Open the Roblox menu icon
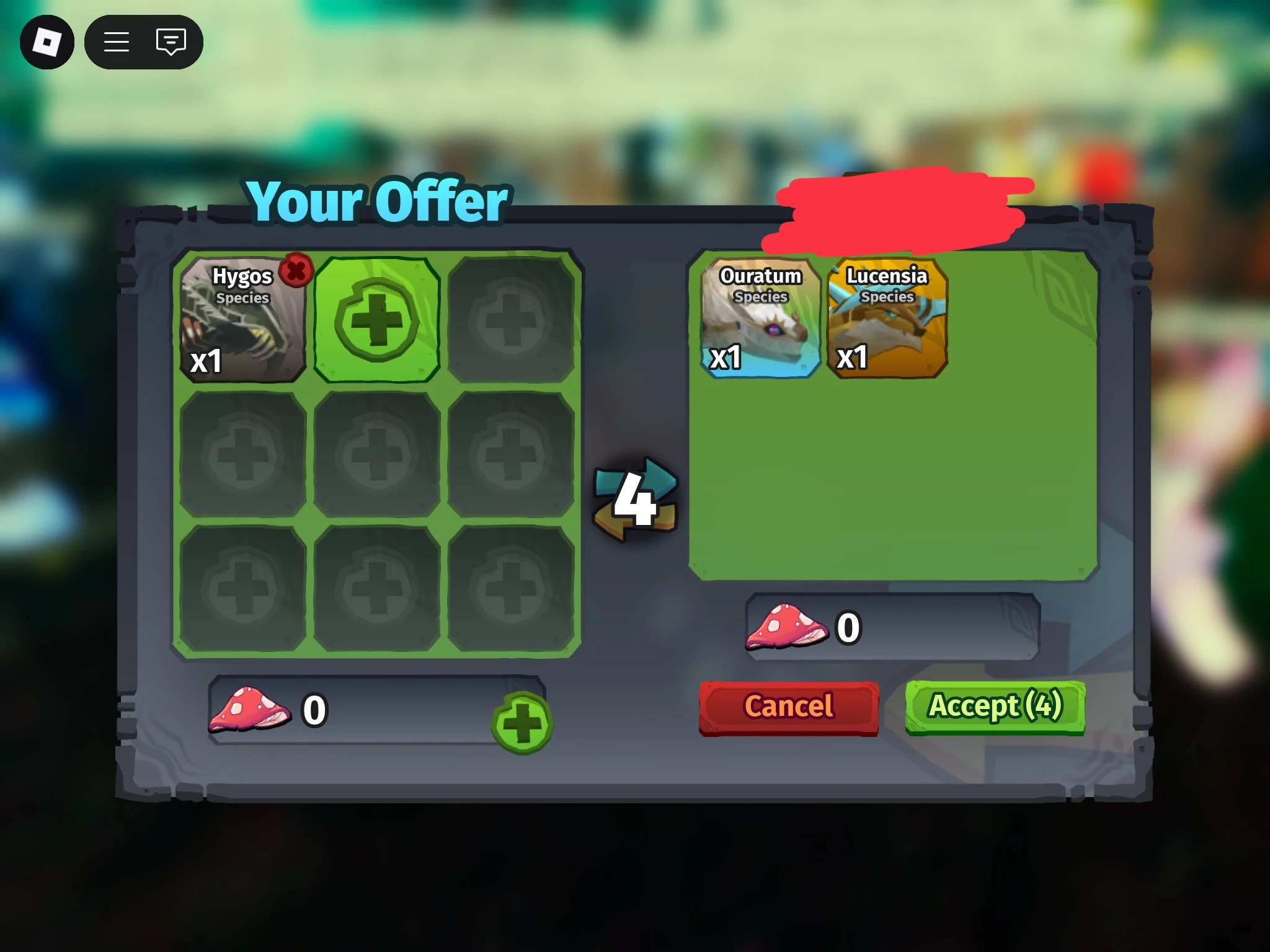The height and width of the screenshot is (952, 1270). [x=48, y=42]
